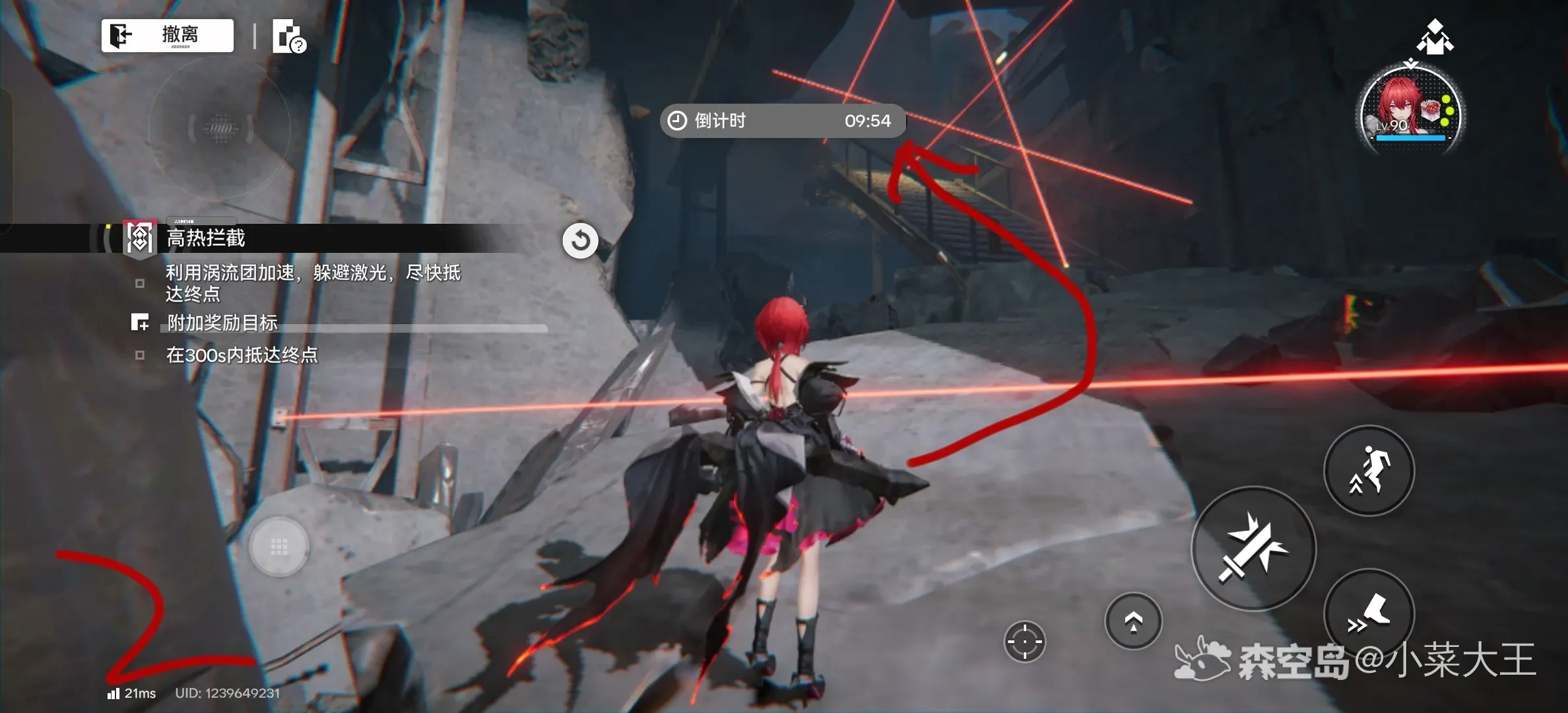Screen dimensions: 1568x713
Task: Tap the 撤离 (evacuate) button
Action: click(168, 35)
